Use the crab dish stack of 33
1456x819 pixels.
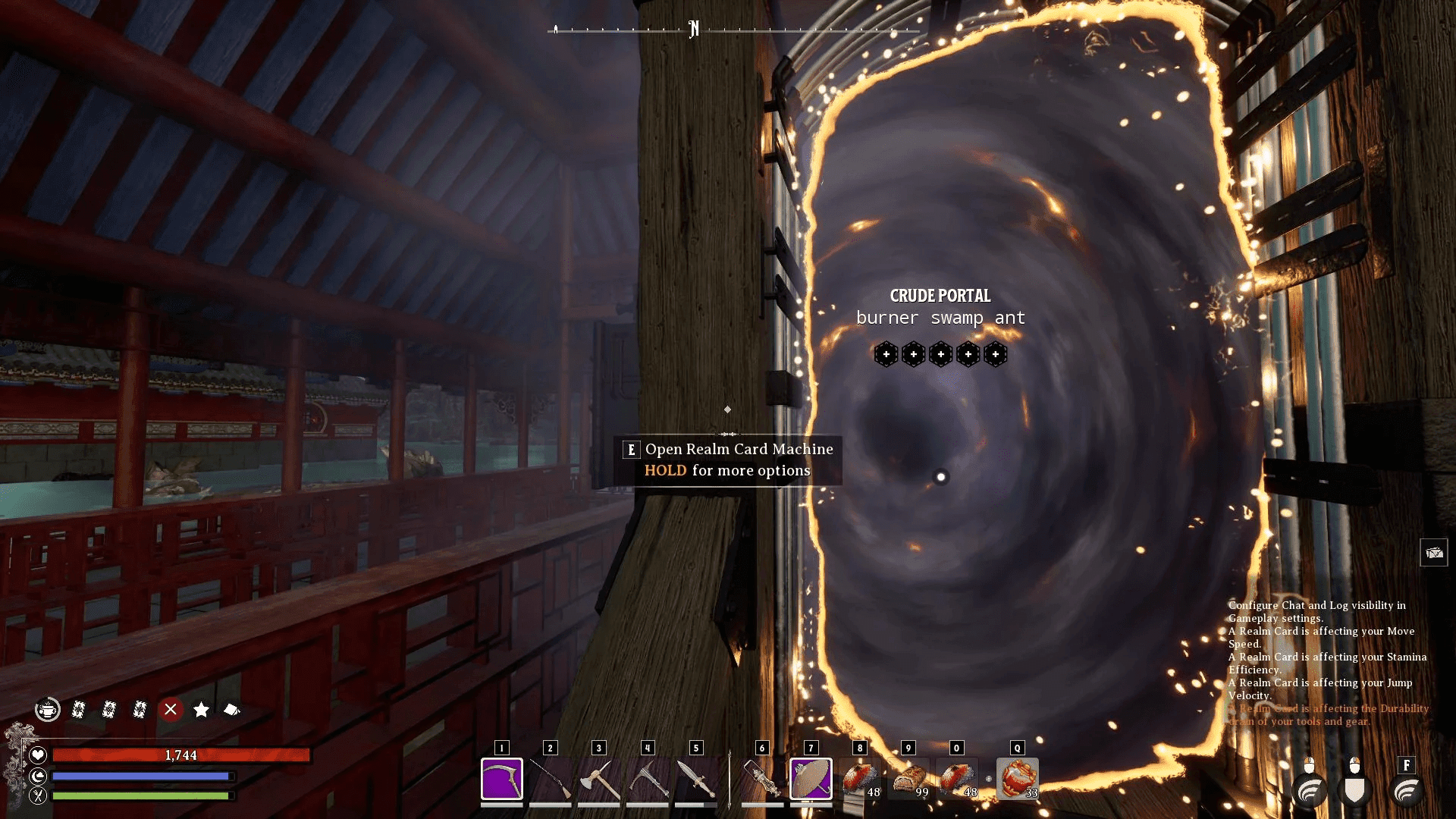click(1018, 779)
